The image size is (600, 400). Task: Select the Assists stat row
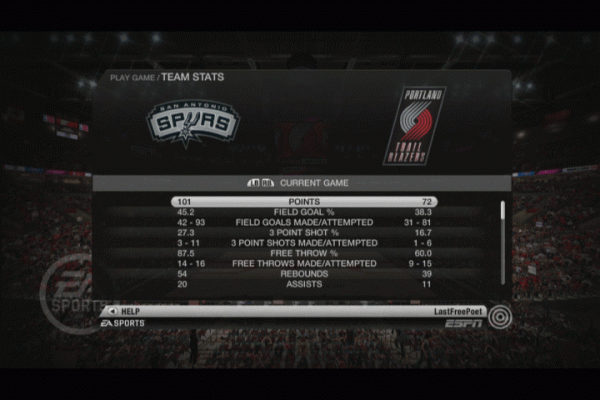coord(303,285)
